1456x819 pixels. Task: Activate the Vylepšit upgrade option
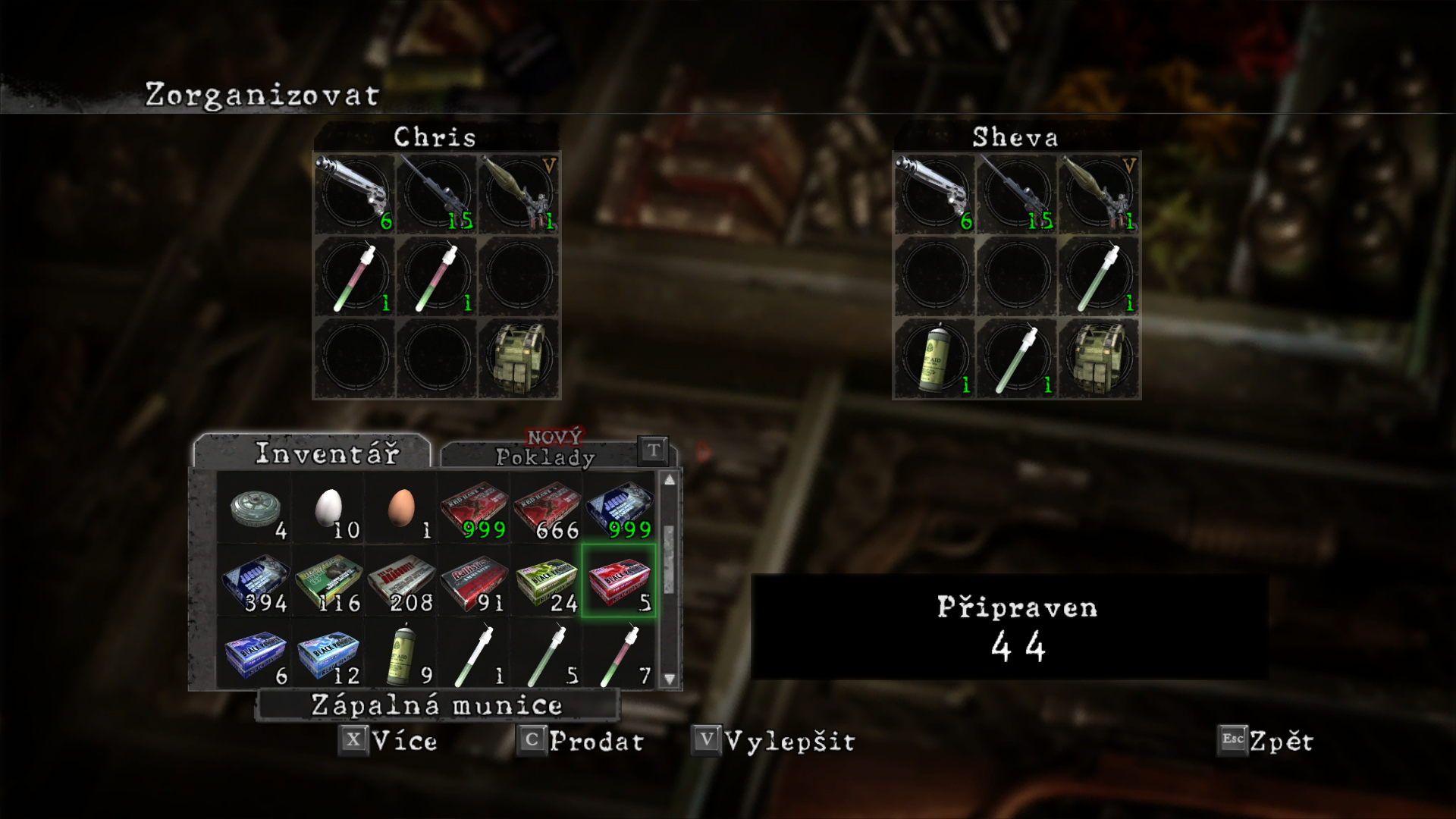click(x=774, y=741)
